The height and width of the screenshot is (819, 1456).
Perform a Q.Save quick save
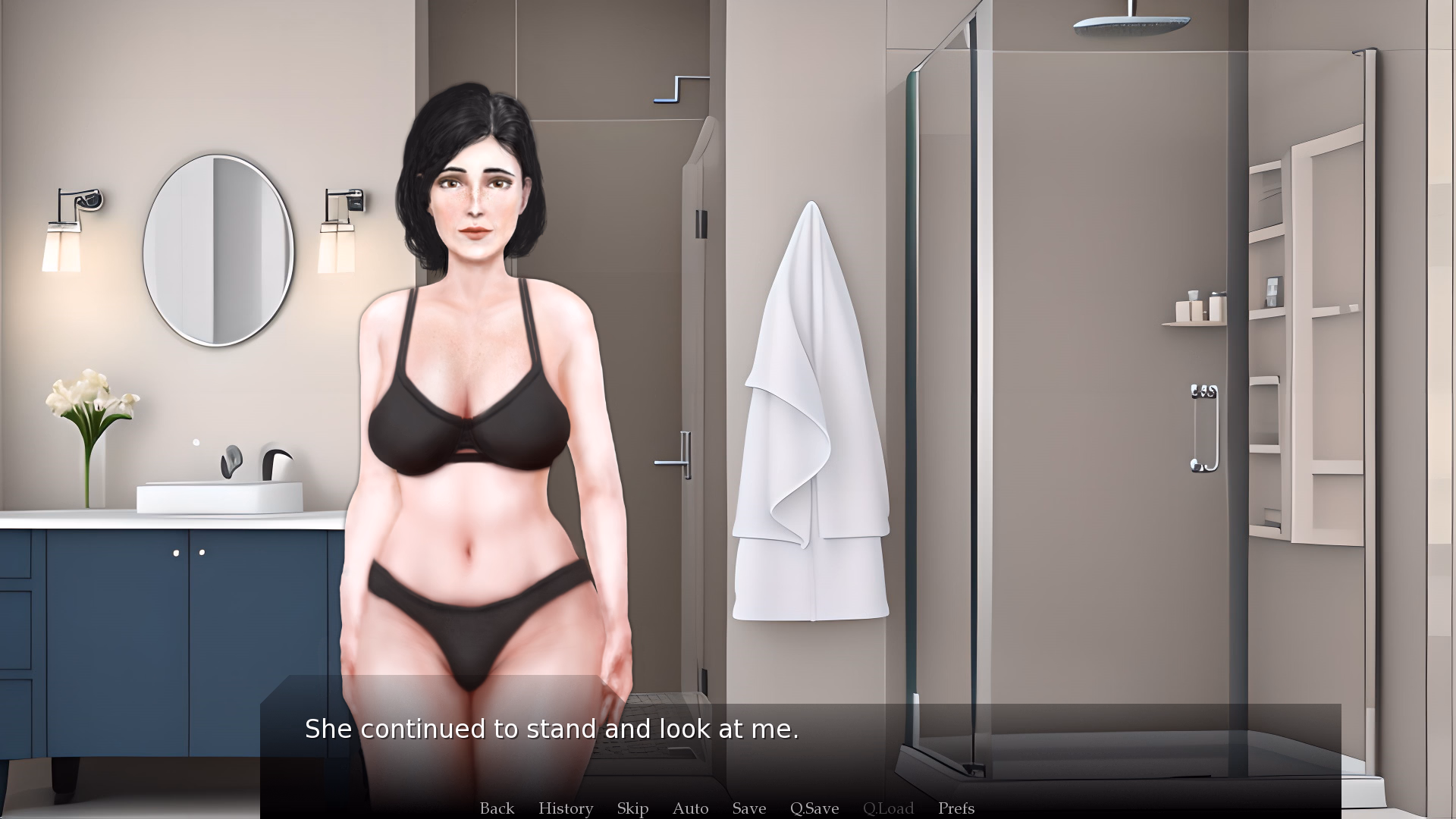pos(814,808)
